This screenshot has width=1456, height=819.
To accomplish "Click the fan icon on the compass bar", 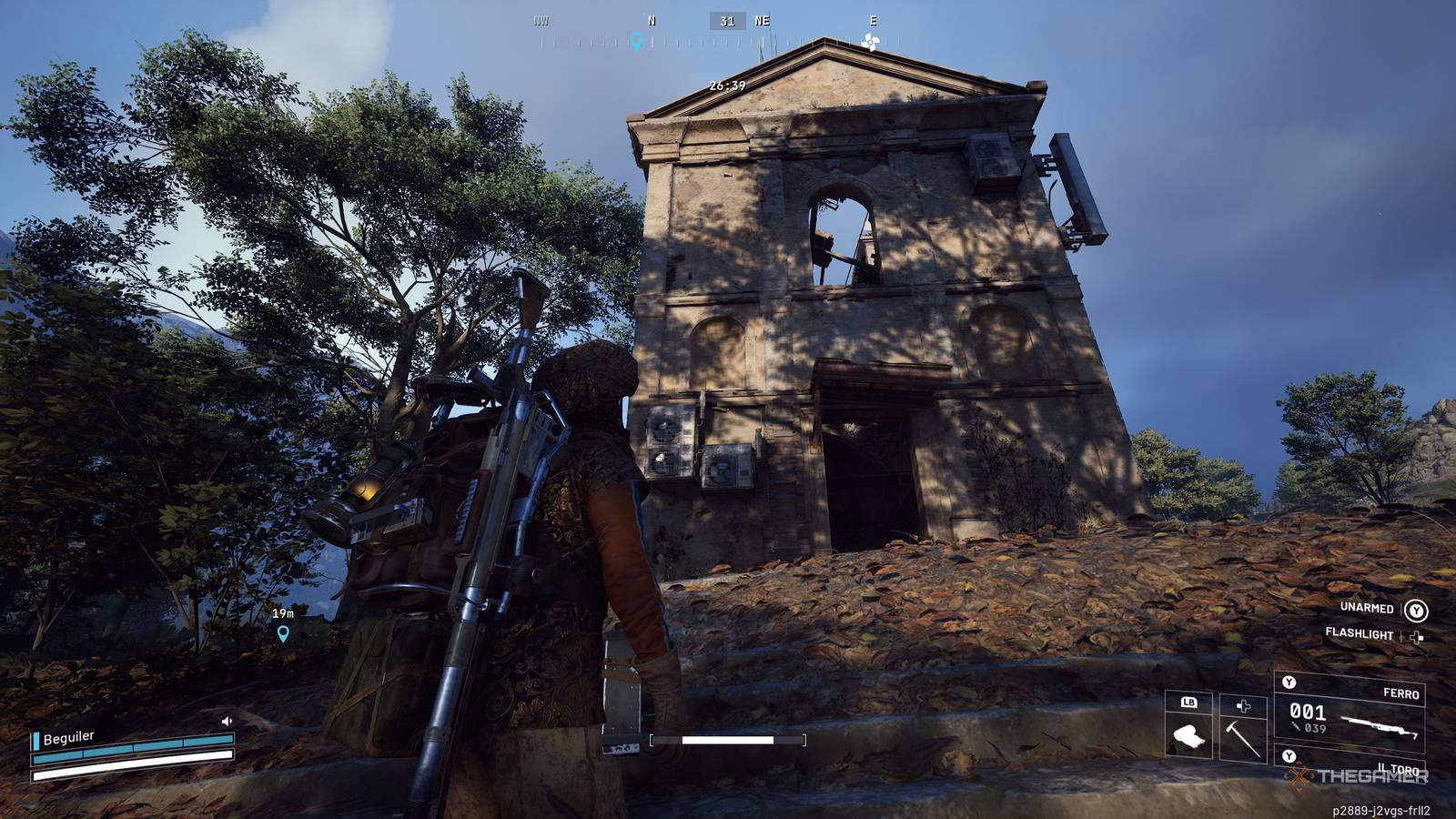I will pos(871,40).
